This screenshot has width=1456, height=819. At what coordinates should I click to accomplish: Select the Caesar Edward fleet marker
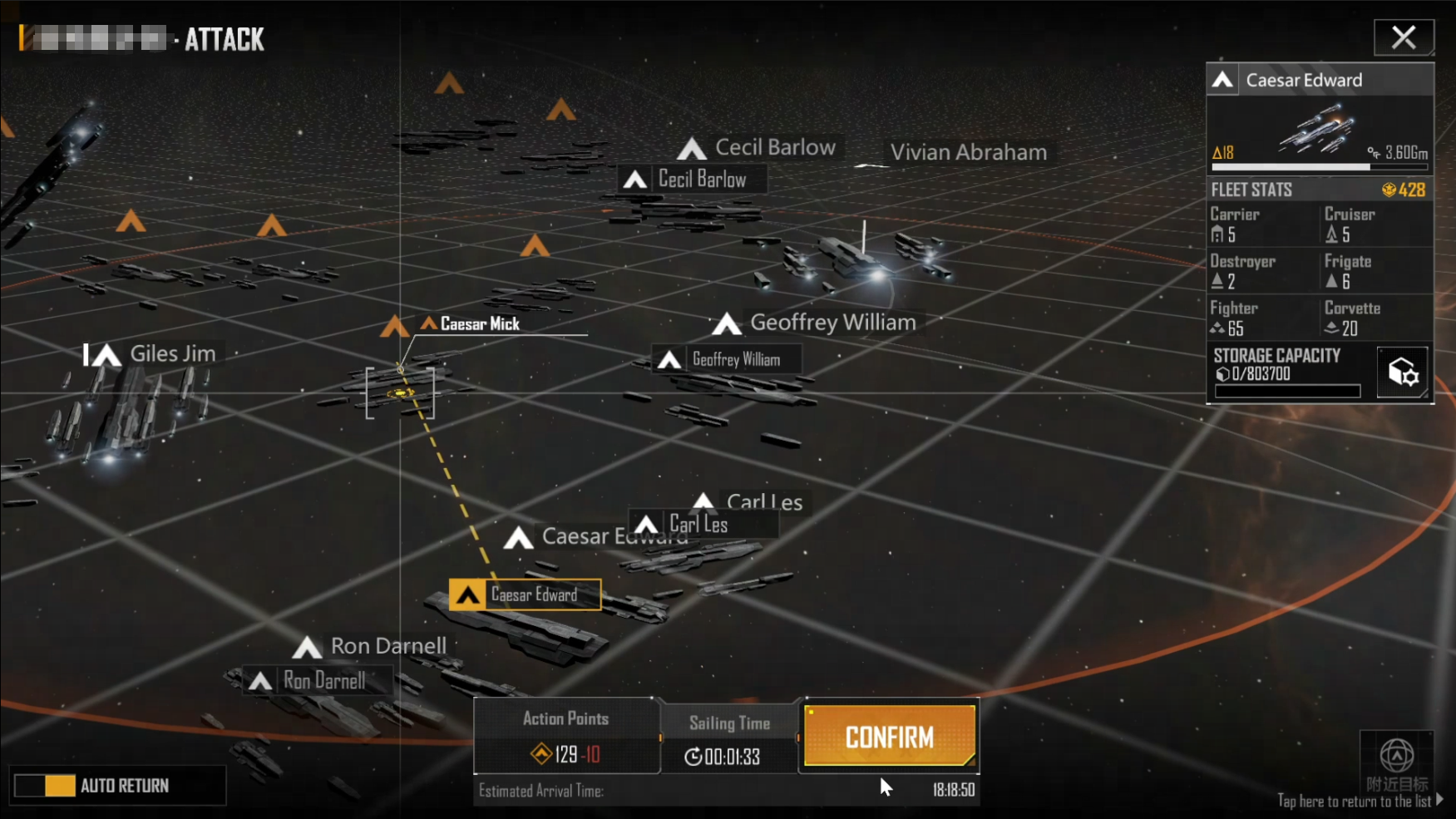tap(526, 595)
